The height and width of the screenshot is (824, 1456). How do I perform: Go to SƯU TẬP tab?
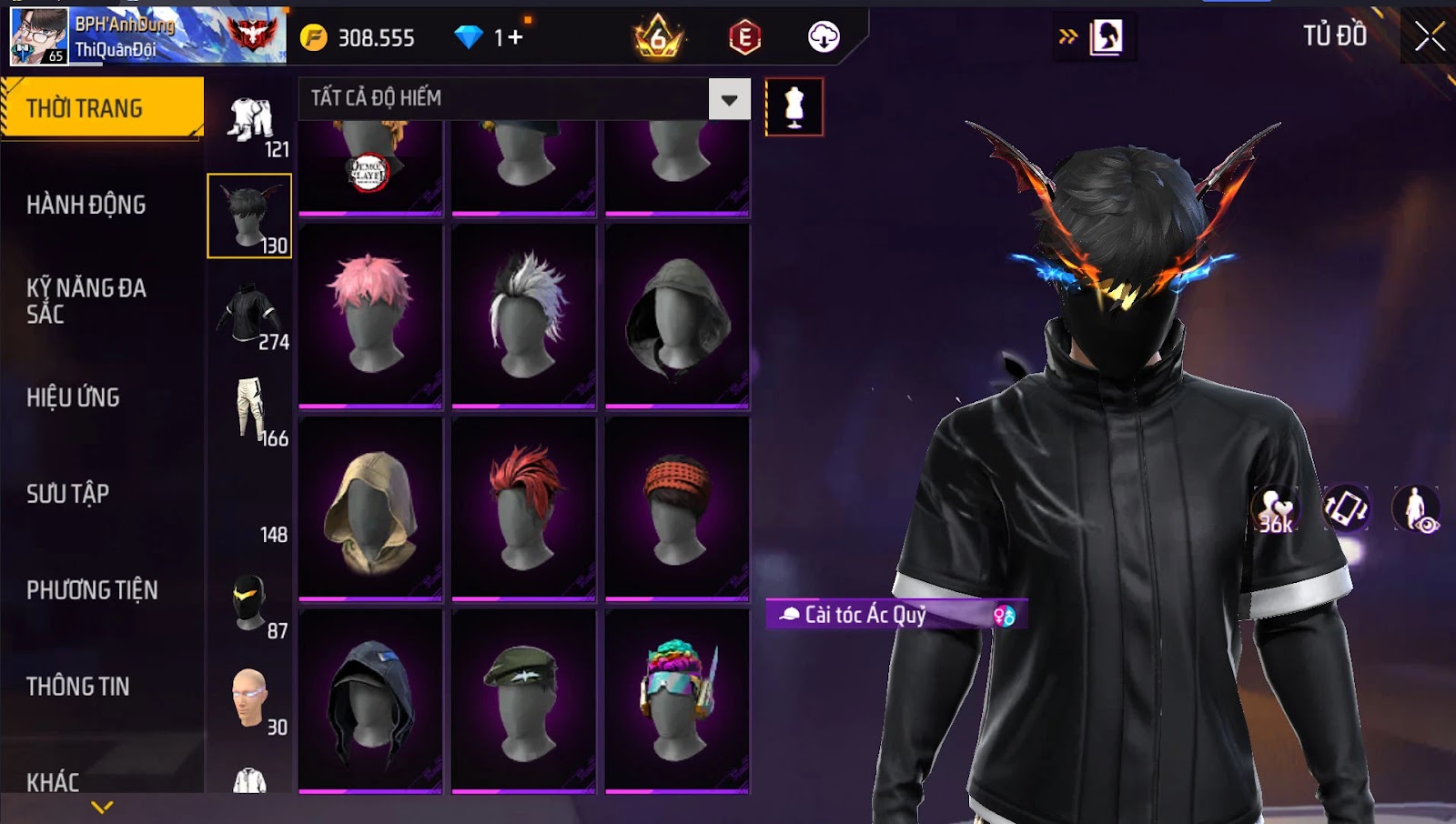point(68,494)
